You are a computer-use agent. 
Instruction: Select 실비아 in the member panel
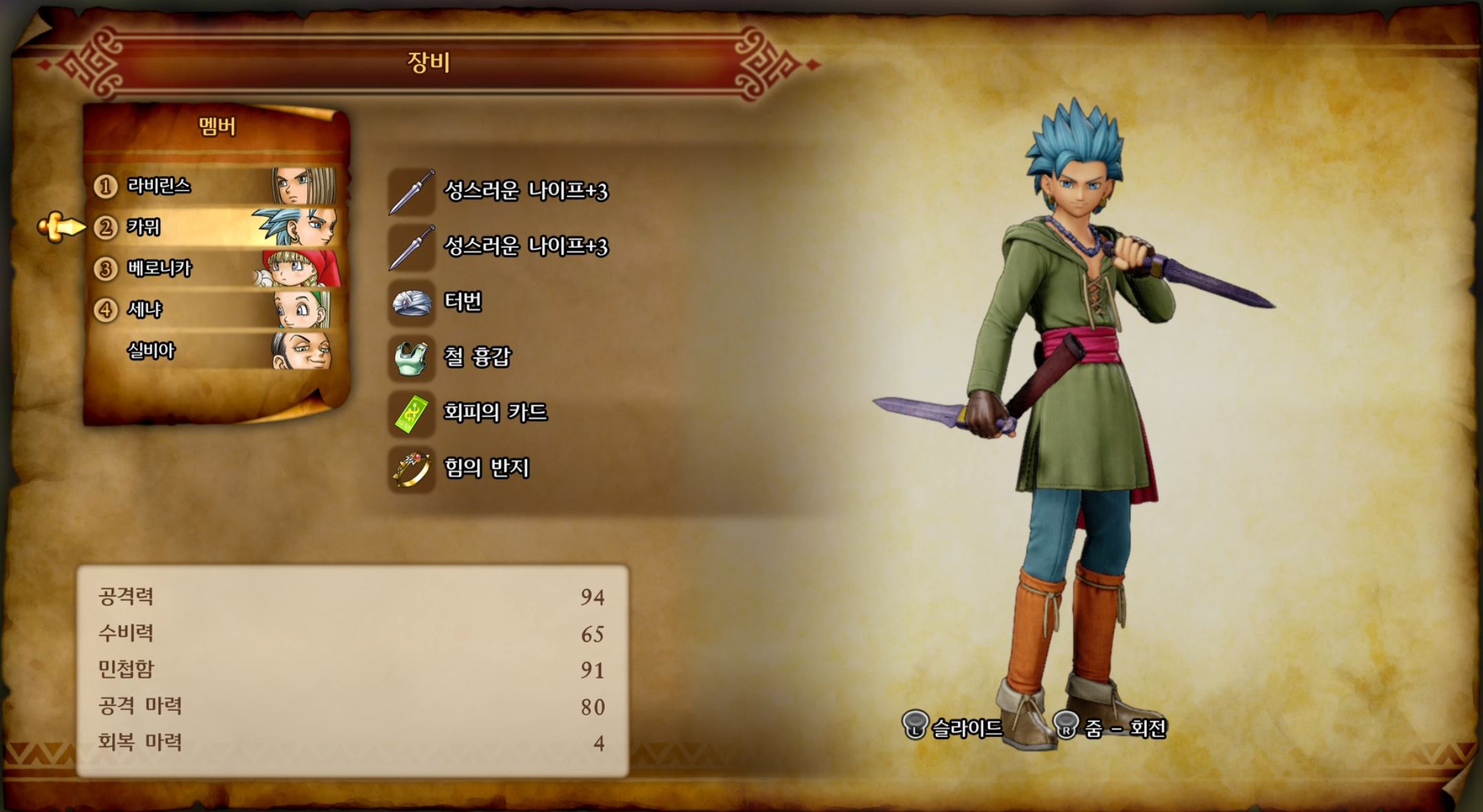pyautogui.click(x=214, y=351)
